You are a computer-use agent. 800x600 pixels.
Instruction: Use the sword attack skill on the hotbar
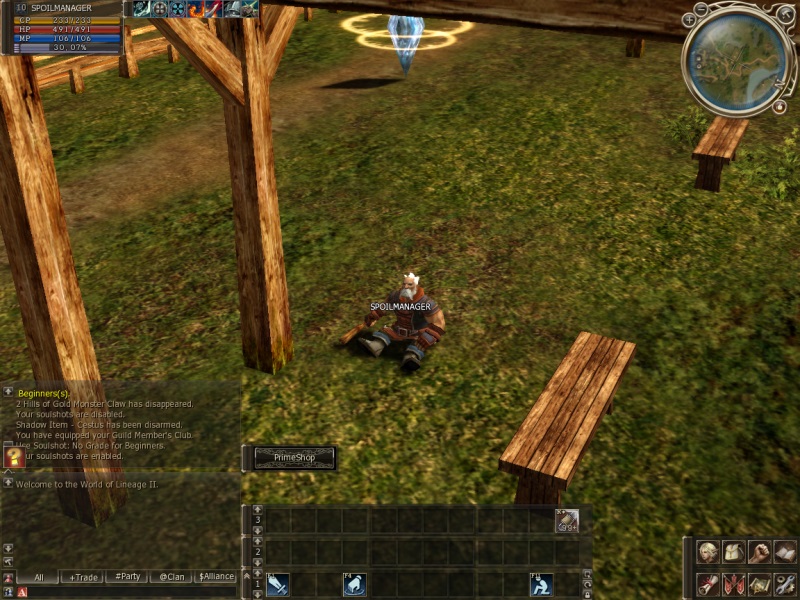(x=277, y=584)
